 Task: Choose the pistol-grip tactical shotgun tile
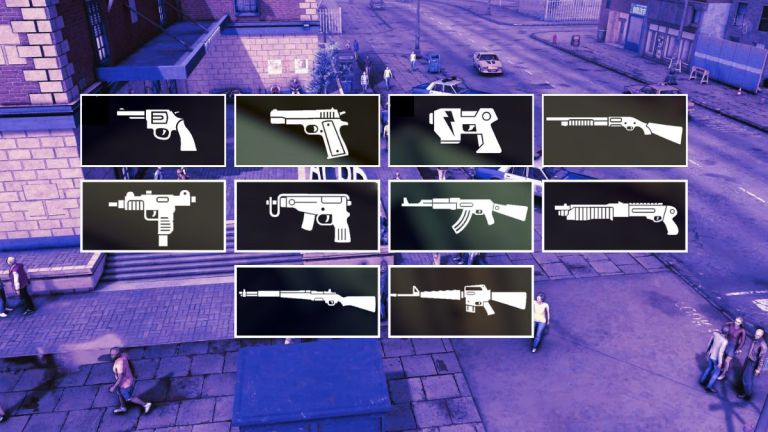615,216
